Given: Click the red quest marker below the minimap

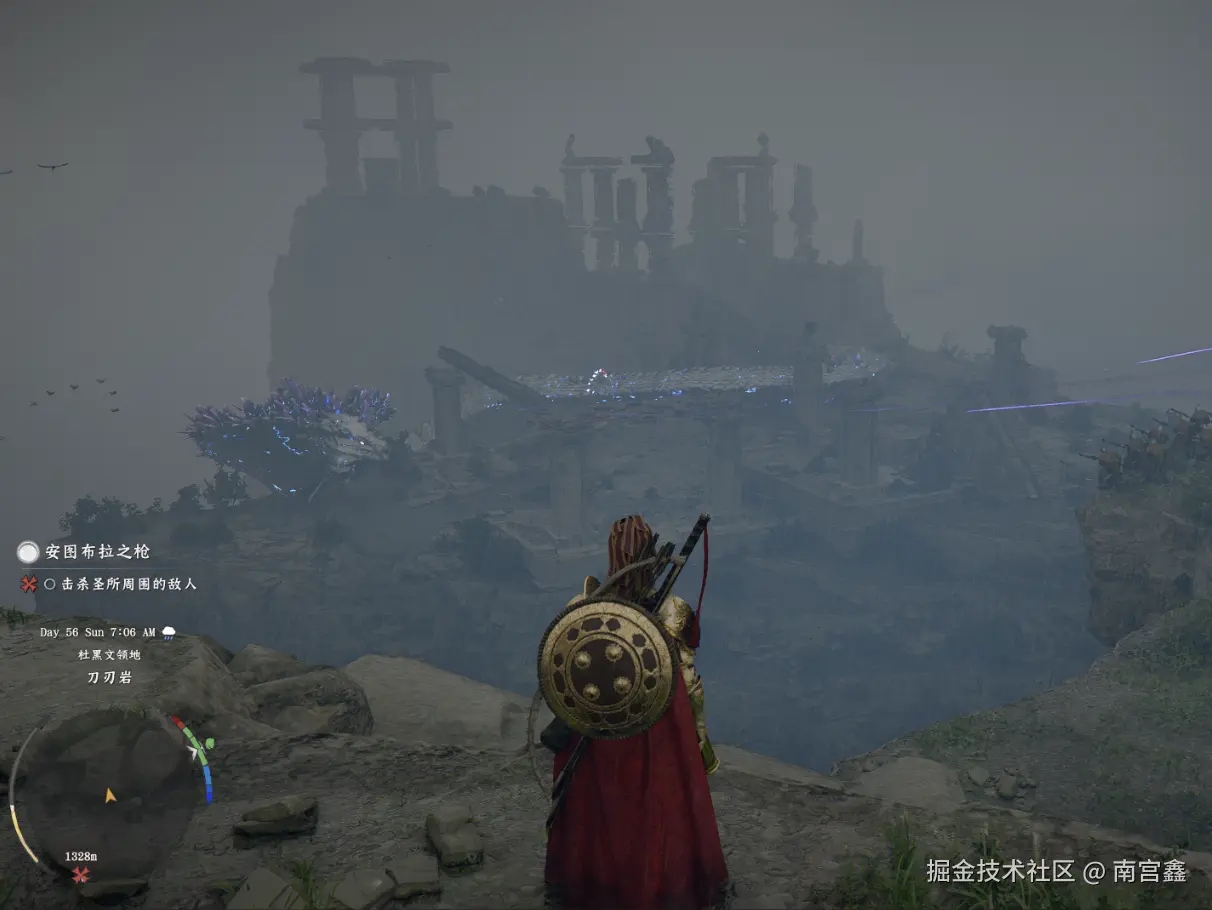Looking at the screenshot, I should click(x=80, y=875).
